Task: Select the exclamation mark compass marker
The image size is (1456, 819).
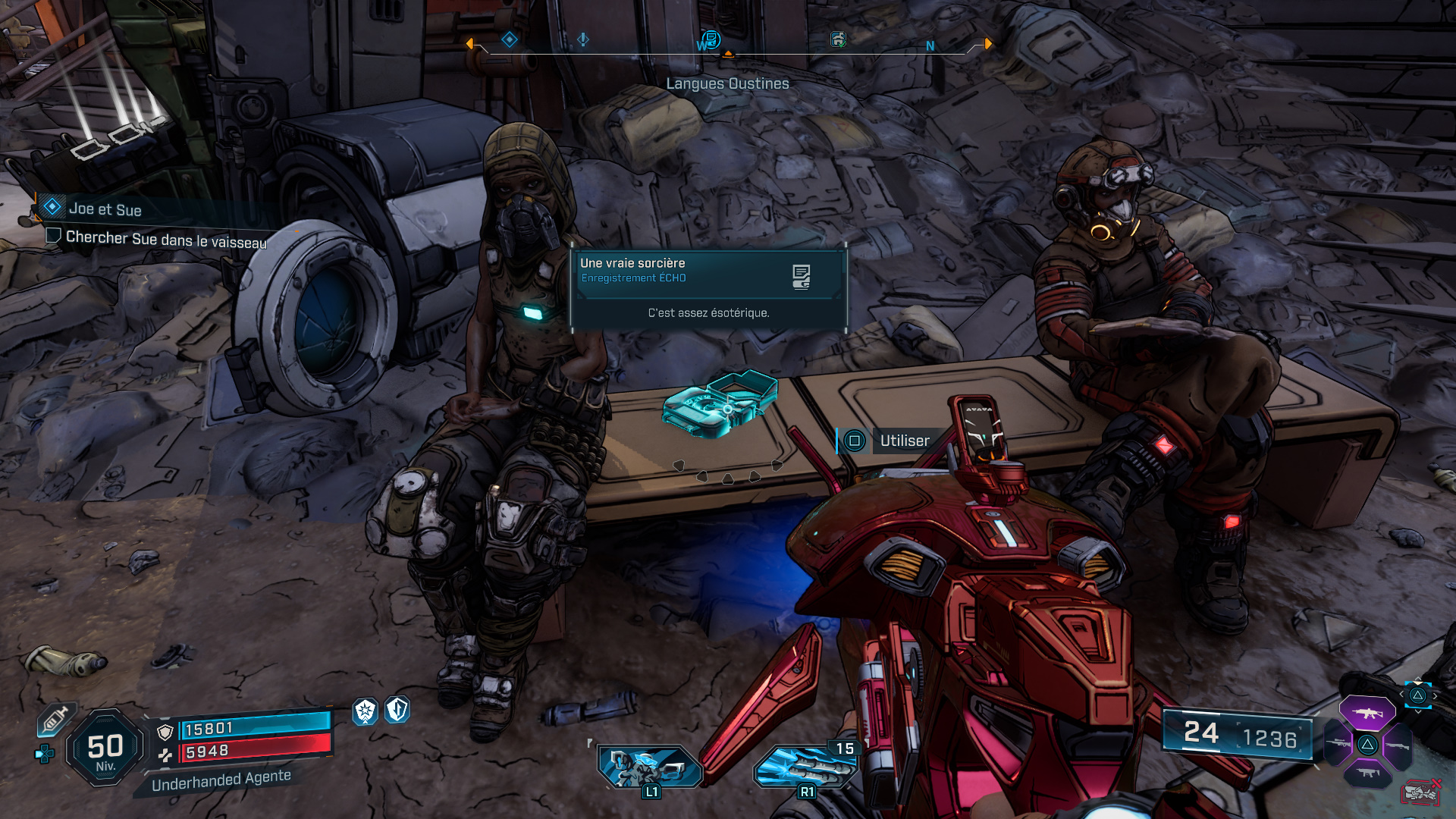Action: 583,39
